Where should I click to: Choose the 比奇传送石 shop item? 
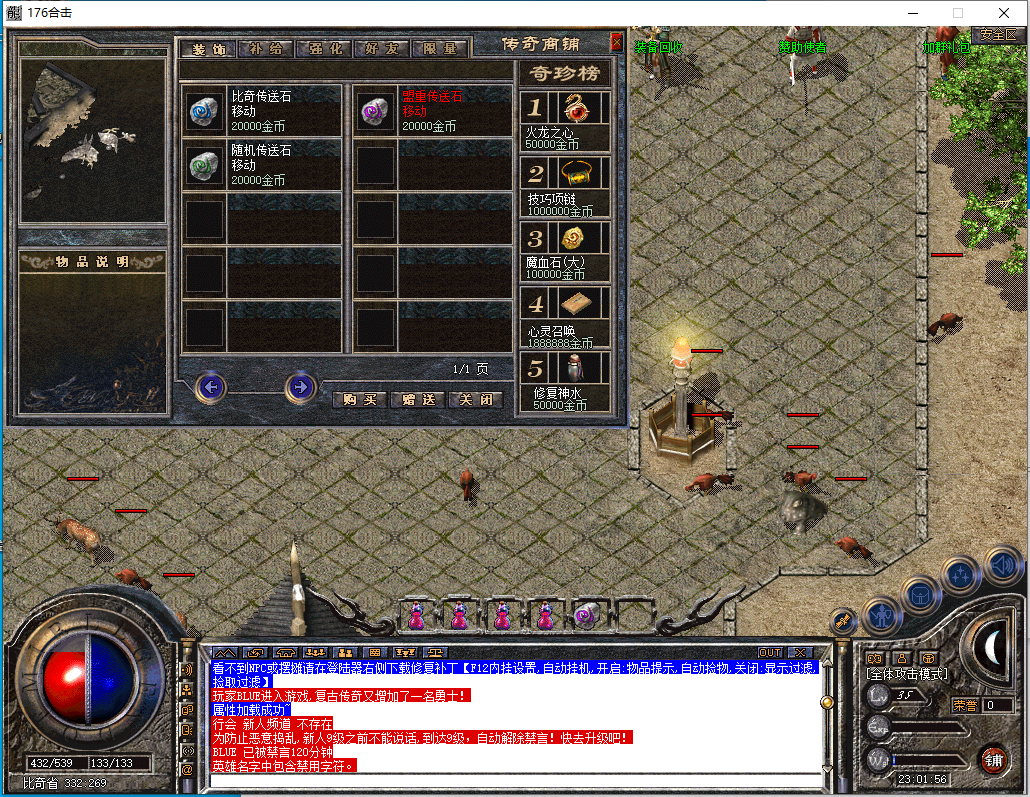[262, 110]
